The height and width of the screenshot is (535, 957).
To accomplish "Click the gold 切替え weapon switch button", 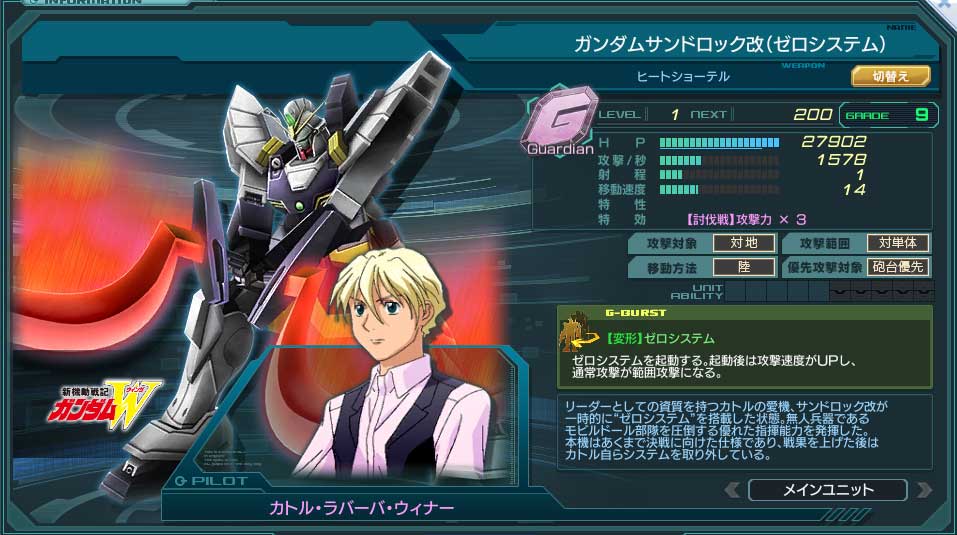I will (890, 76).
